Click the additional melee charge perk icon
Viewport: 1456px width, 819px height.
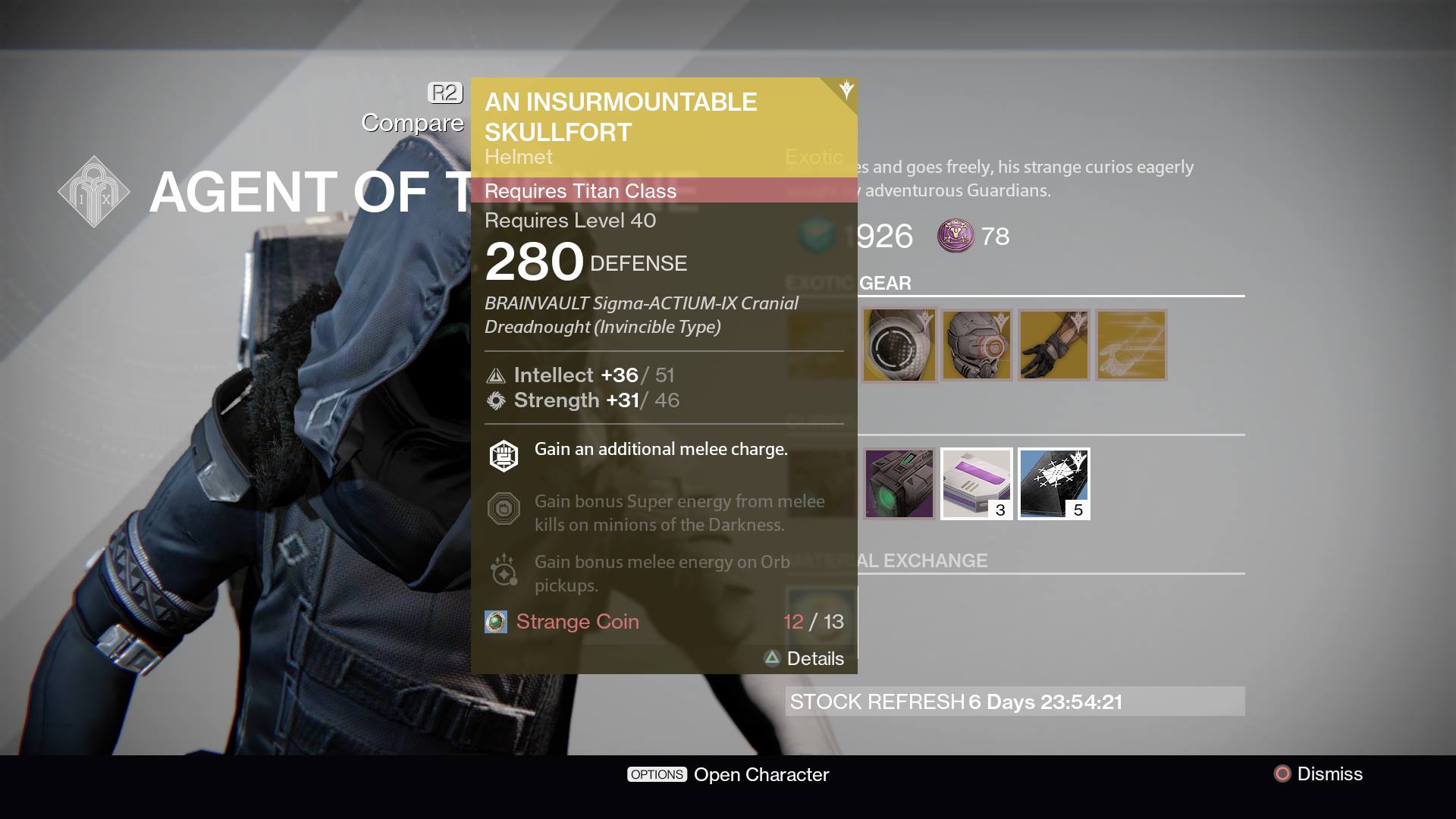click(x=502, y=454)
